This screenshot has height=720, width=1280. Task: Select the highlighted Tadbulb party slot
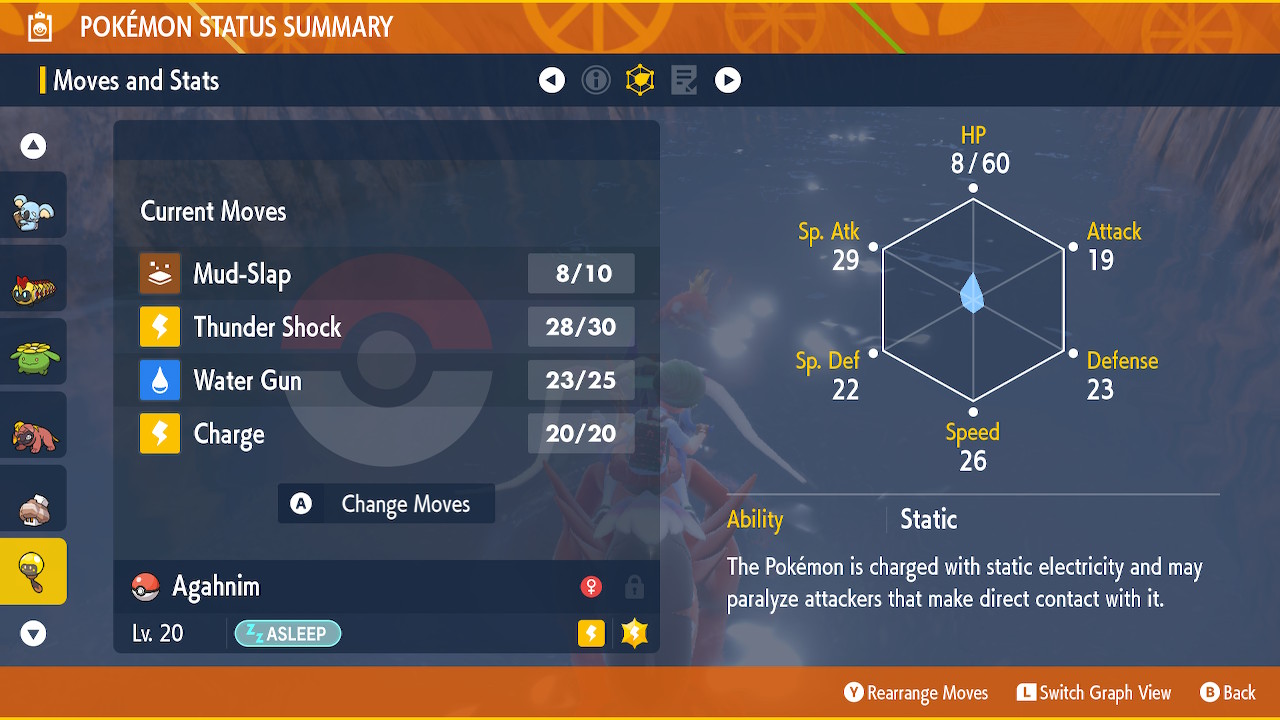(33, 572)
